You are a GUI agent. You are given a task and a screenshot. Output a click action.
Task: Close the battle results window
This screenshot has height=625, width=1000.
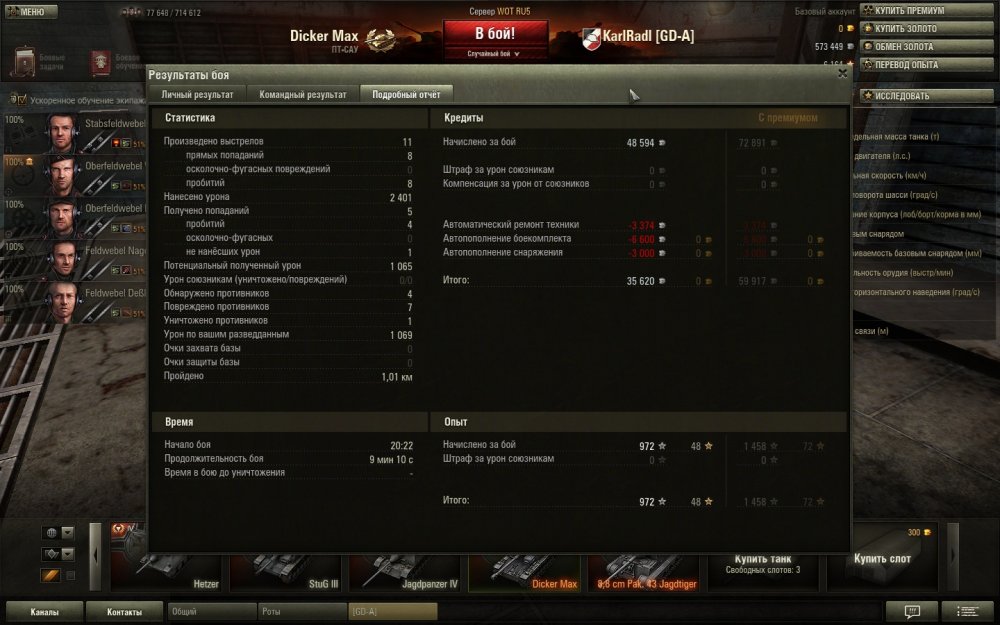(x=842, y=73)
